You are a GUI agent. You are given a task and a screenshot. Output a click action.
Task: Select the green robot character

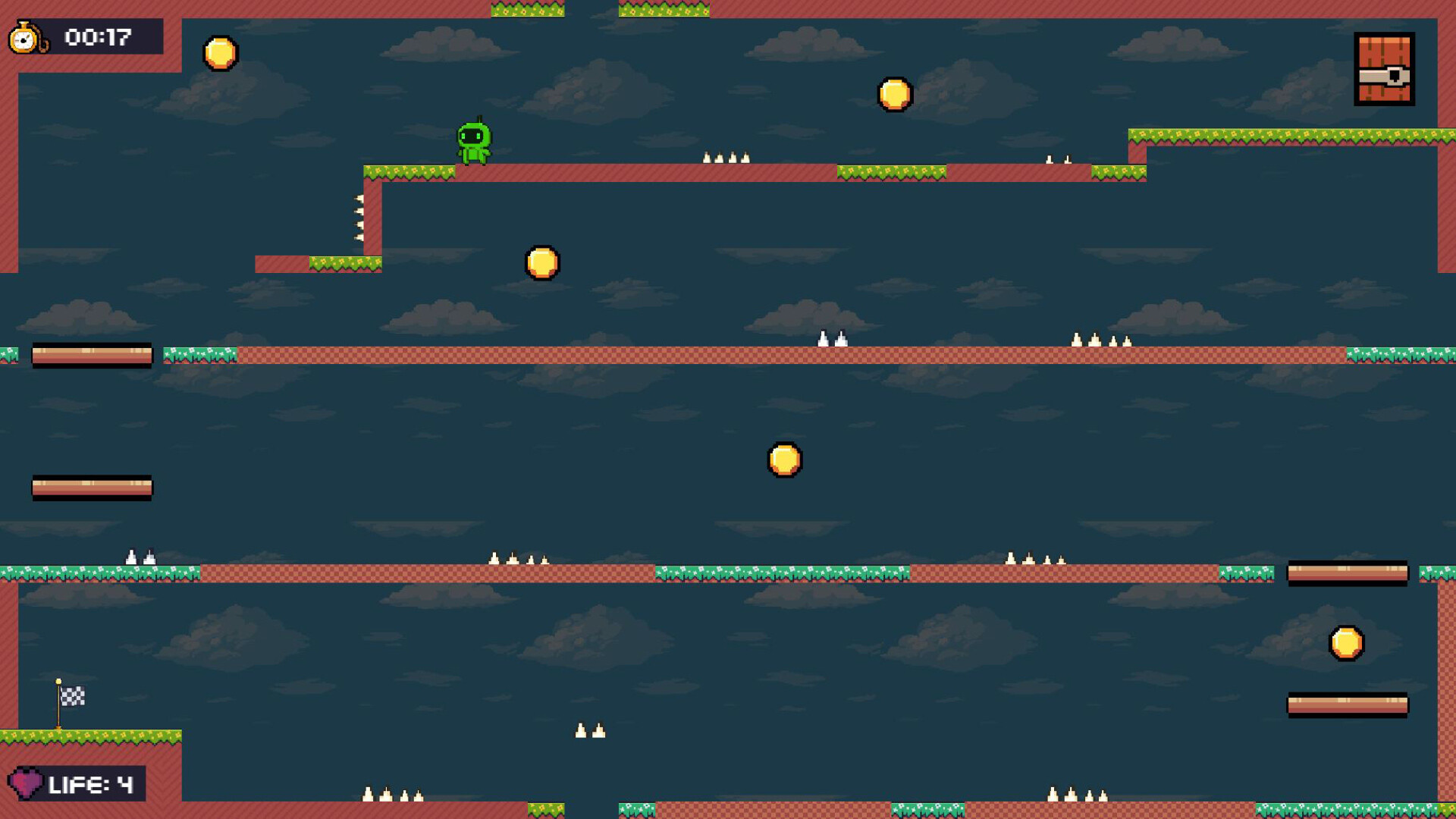point(474,140)
